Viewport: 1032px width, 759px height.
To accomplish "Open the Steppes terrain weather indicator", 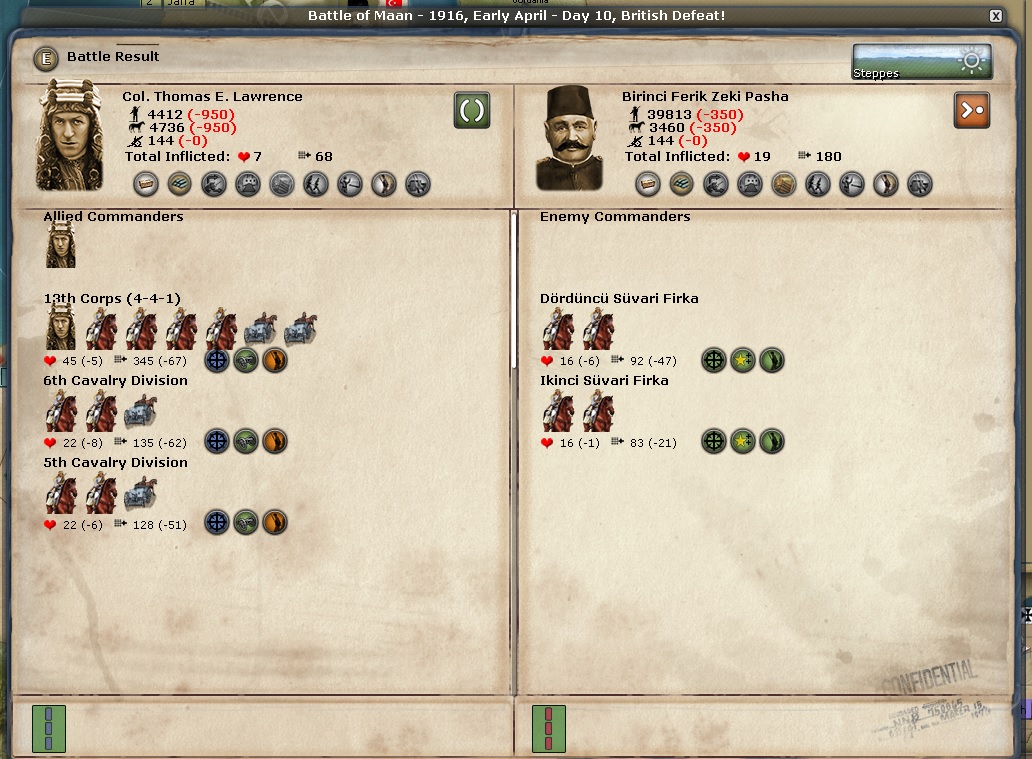I will [921, 62].
